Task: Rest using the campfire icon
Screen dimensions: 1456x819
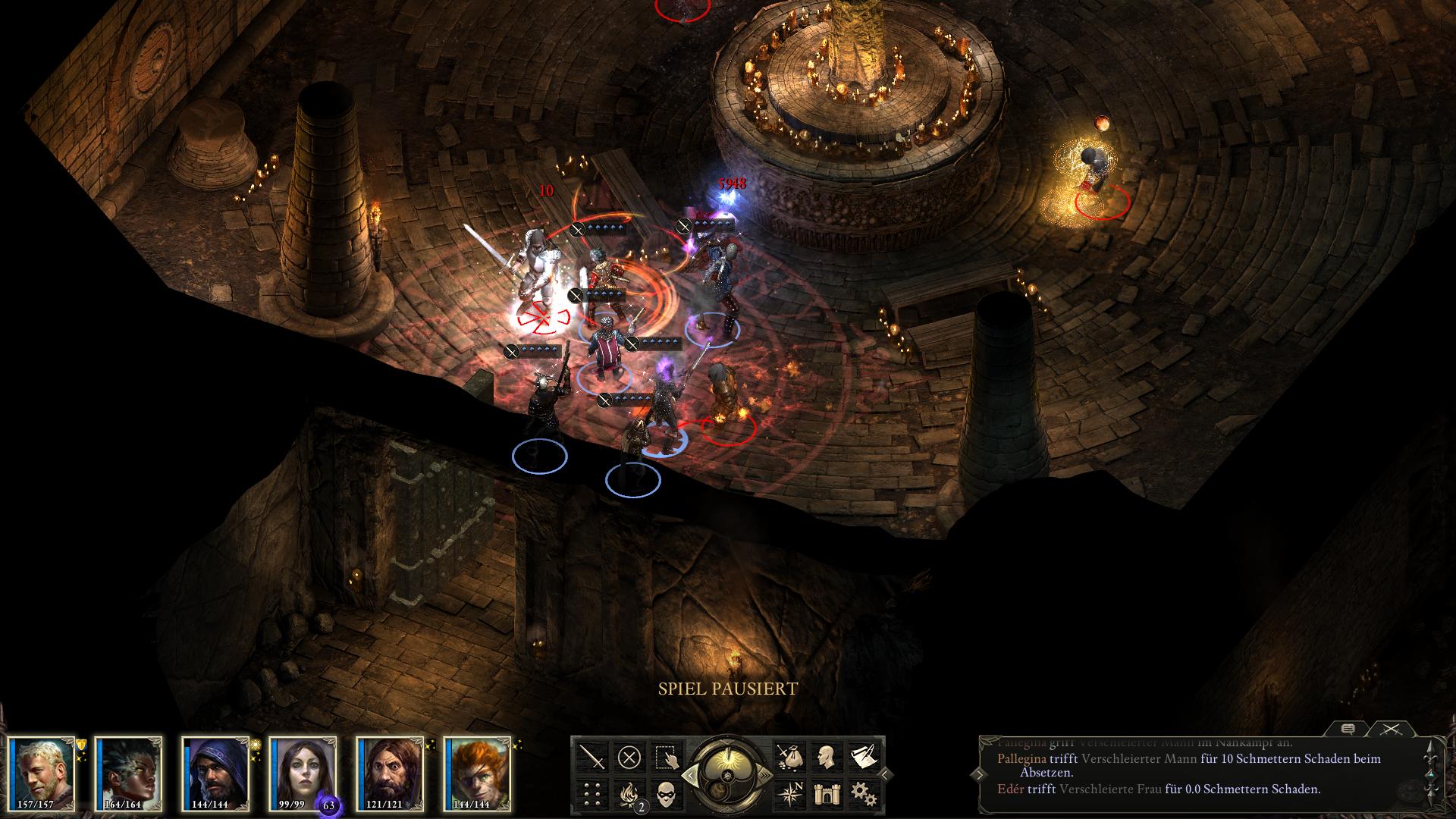Action: pyautogui.click(x=629, y=793)
